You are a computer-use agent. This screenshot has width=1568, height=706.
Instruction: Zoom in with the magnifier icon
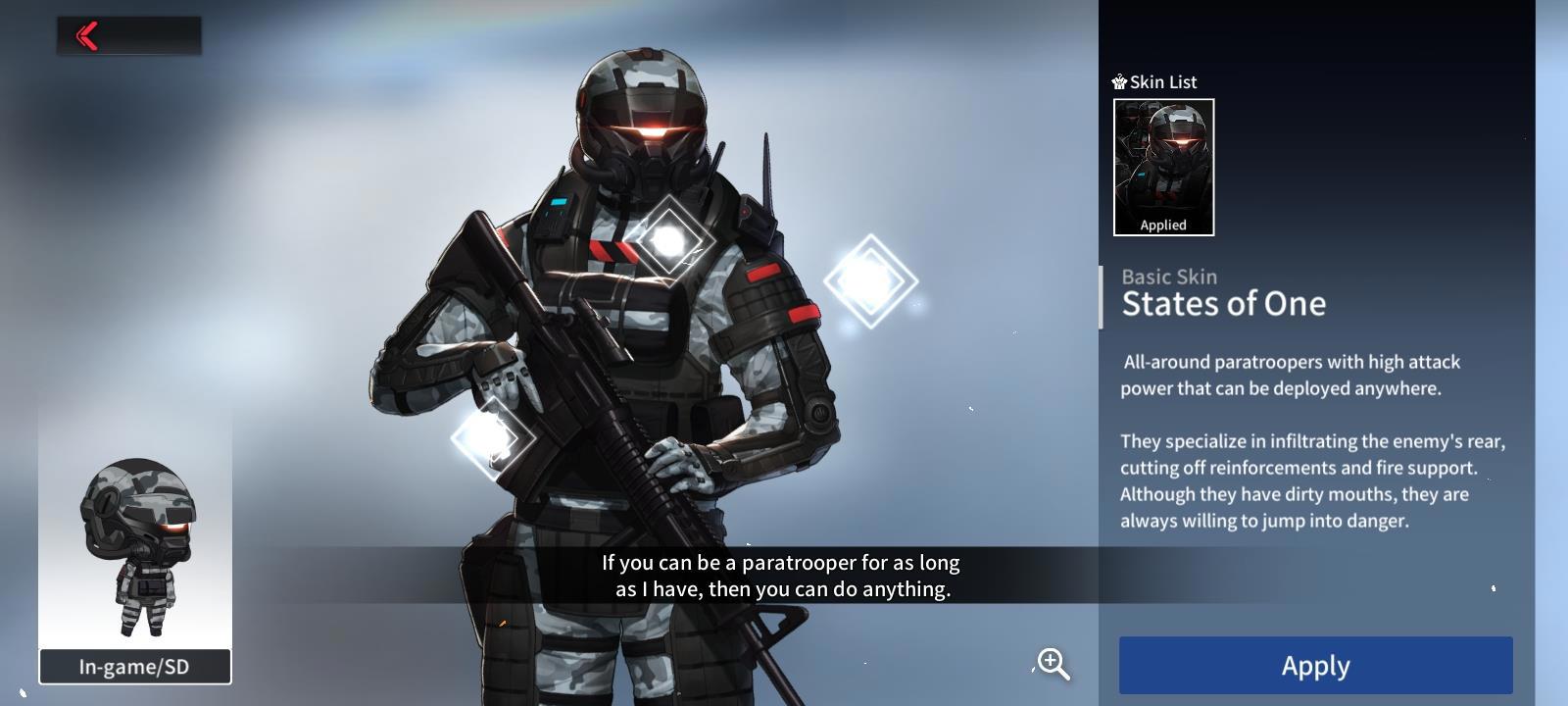1053,664
